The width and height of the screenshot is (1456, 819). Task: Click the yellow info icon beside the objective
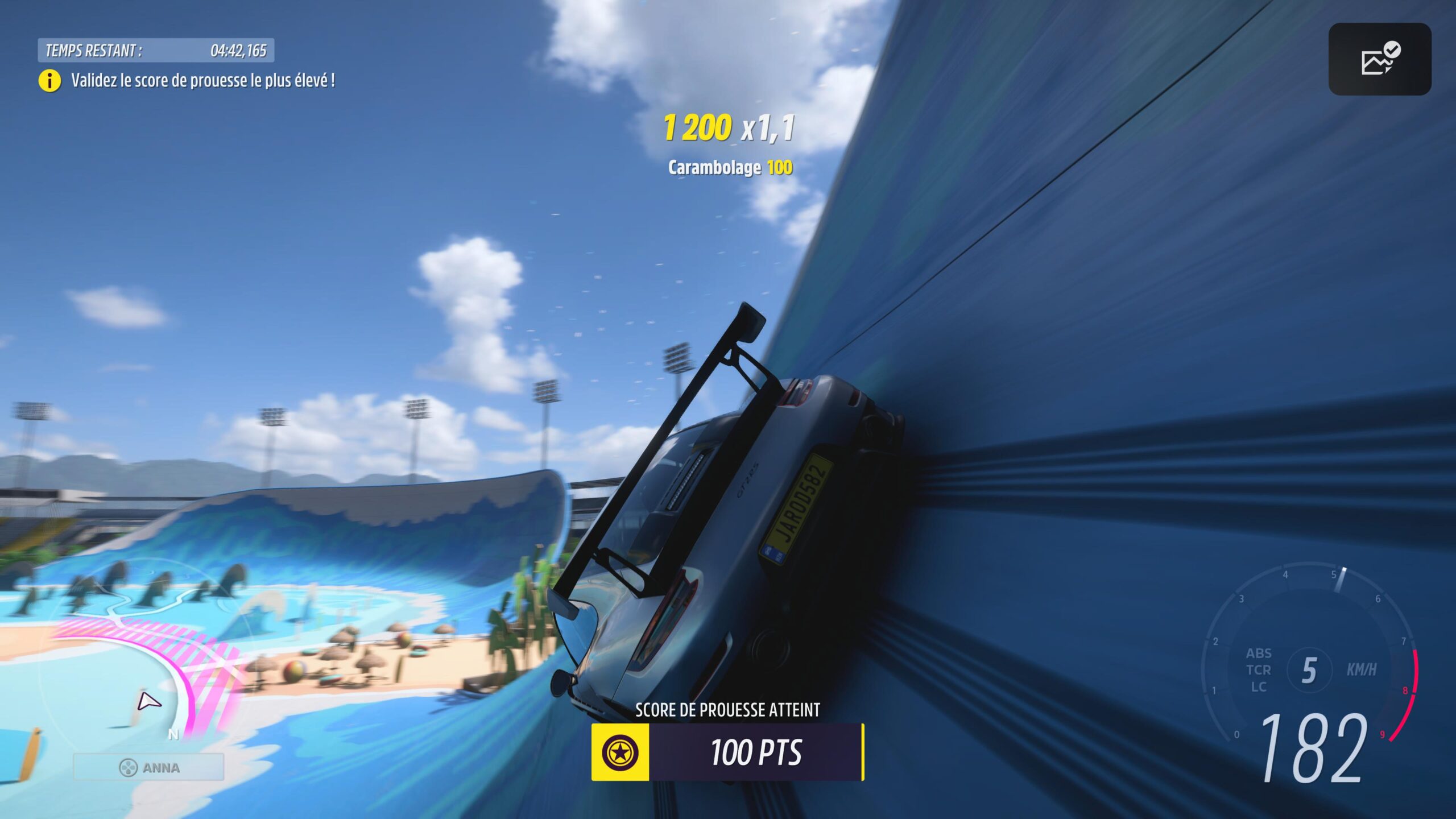[48, 81]
